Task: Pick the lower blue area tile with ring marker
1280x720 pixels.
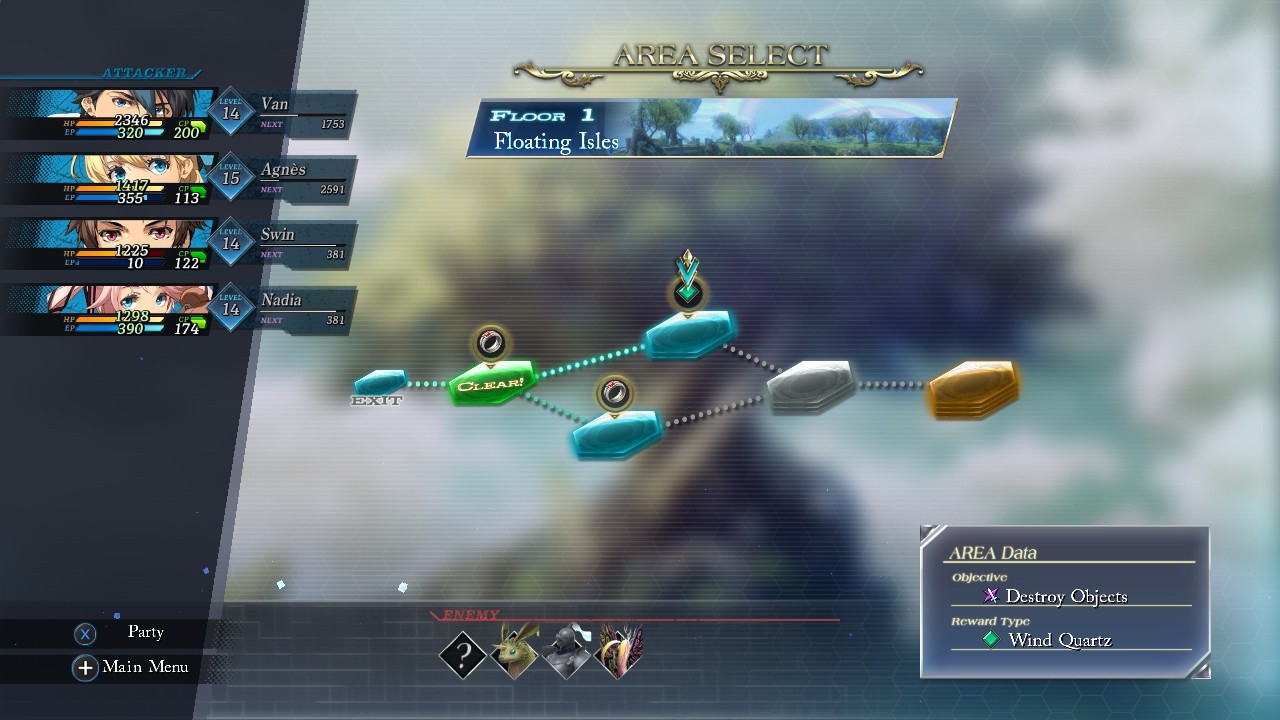Action: click(616, 434)
